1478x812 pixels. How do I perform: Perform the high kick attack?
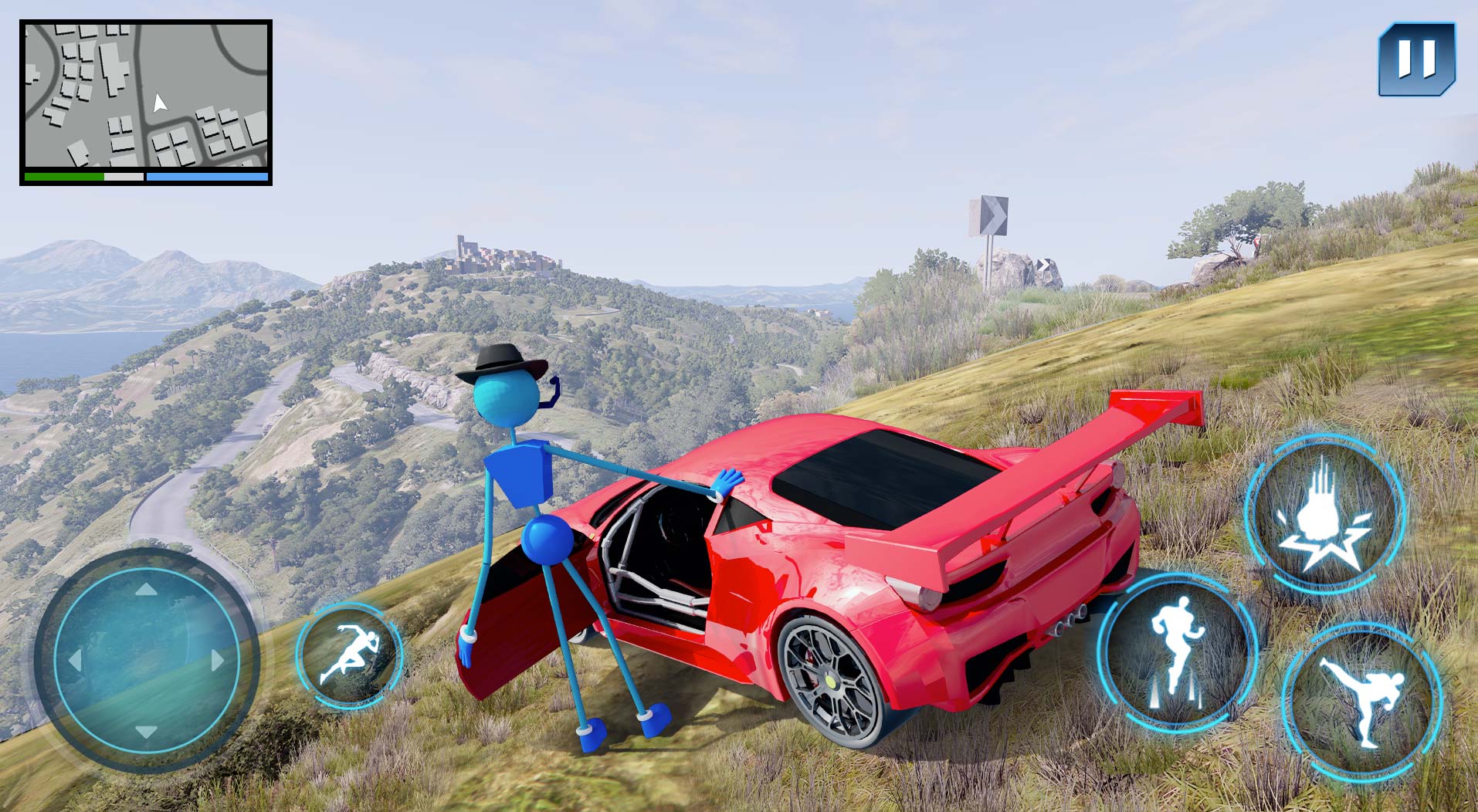[x=1361, y=702]
